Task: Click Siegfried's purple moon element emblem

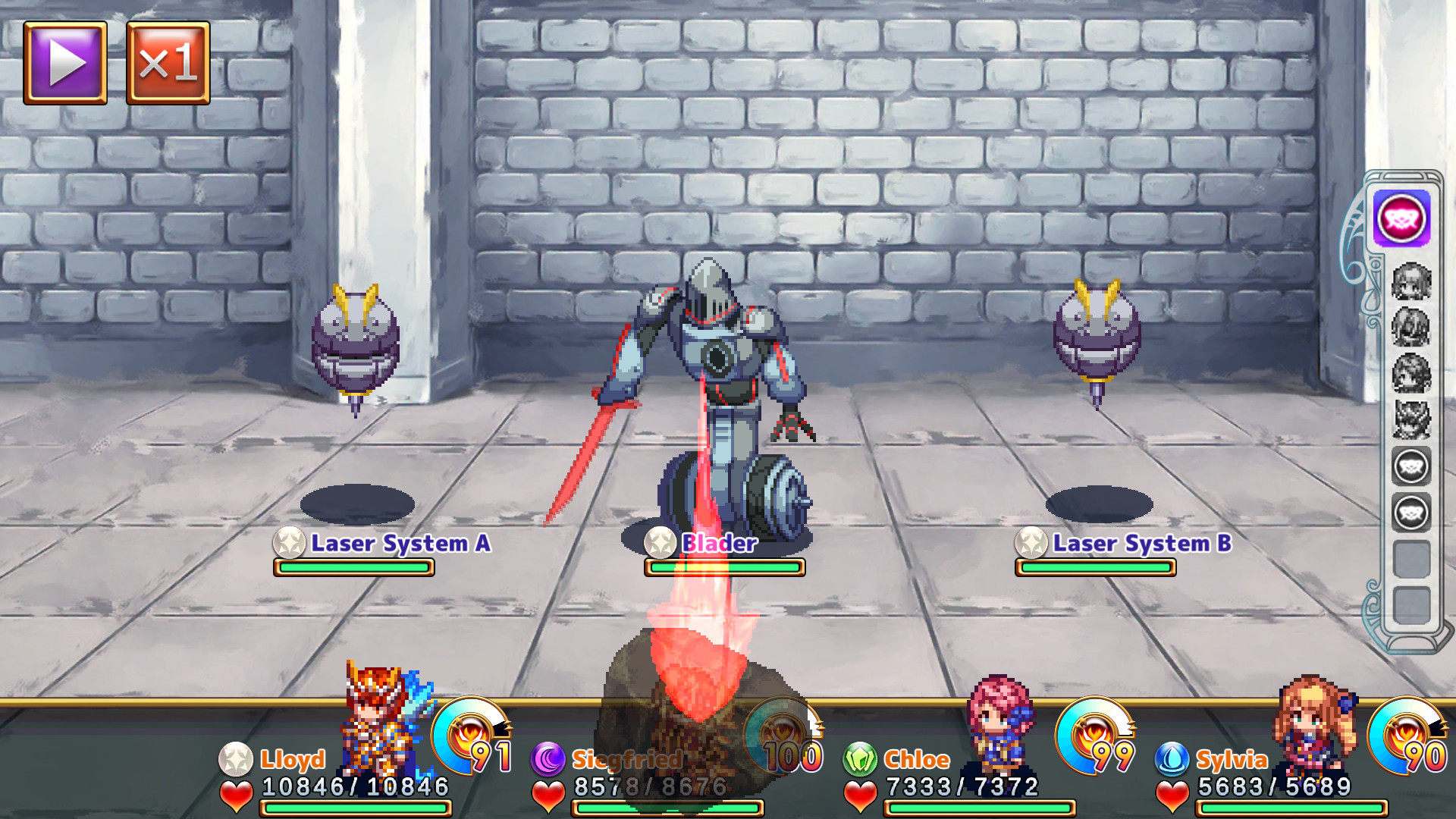Action: click(x=548, y=759)
